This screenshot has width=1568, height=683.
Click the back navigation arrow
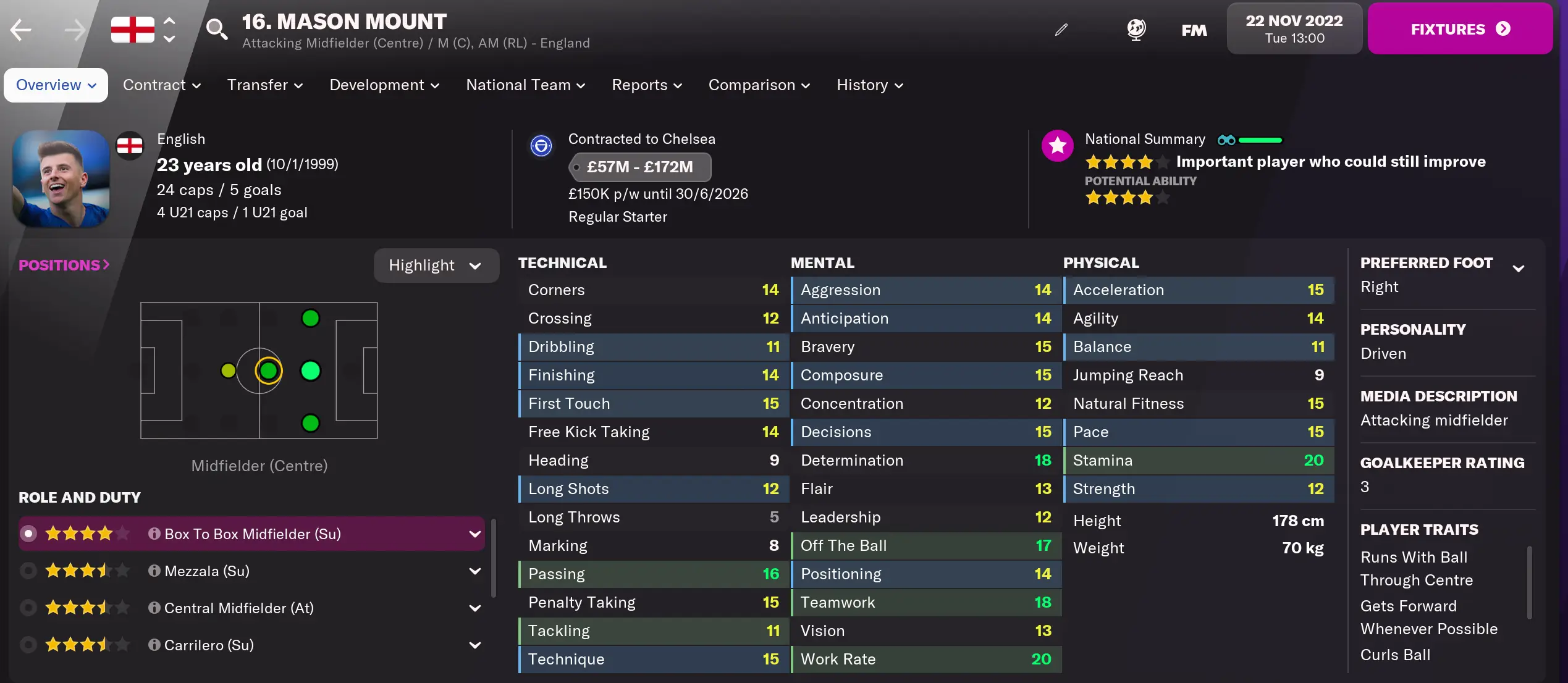click(x=20, y=29)
